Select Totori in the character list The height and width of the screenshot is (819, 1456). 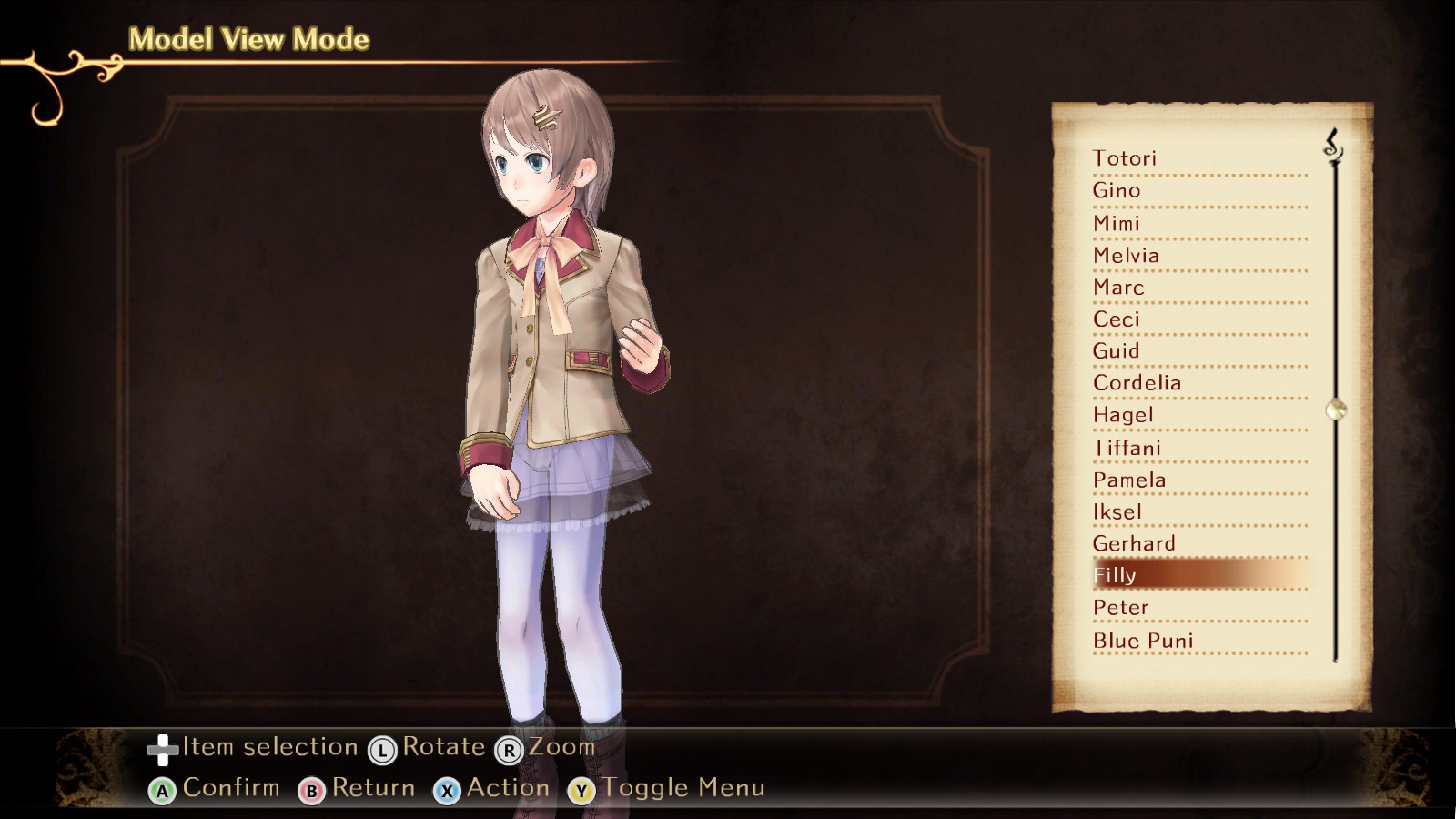click(x=1125, y=158)
